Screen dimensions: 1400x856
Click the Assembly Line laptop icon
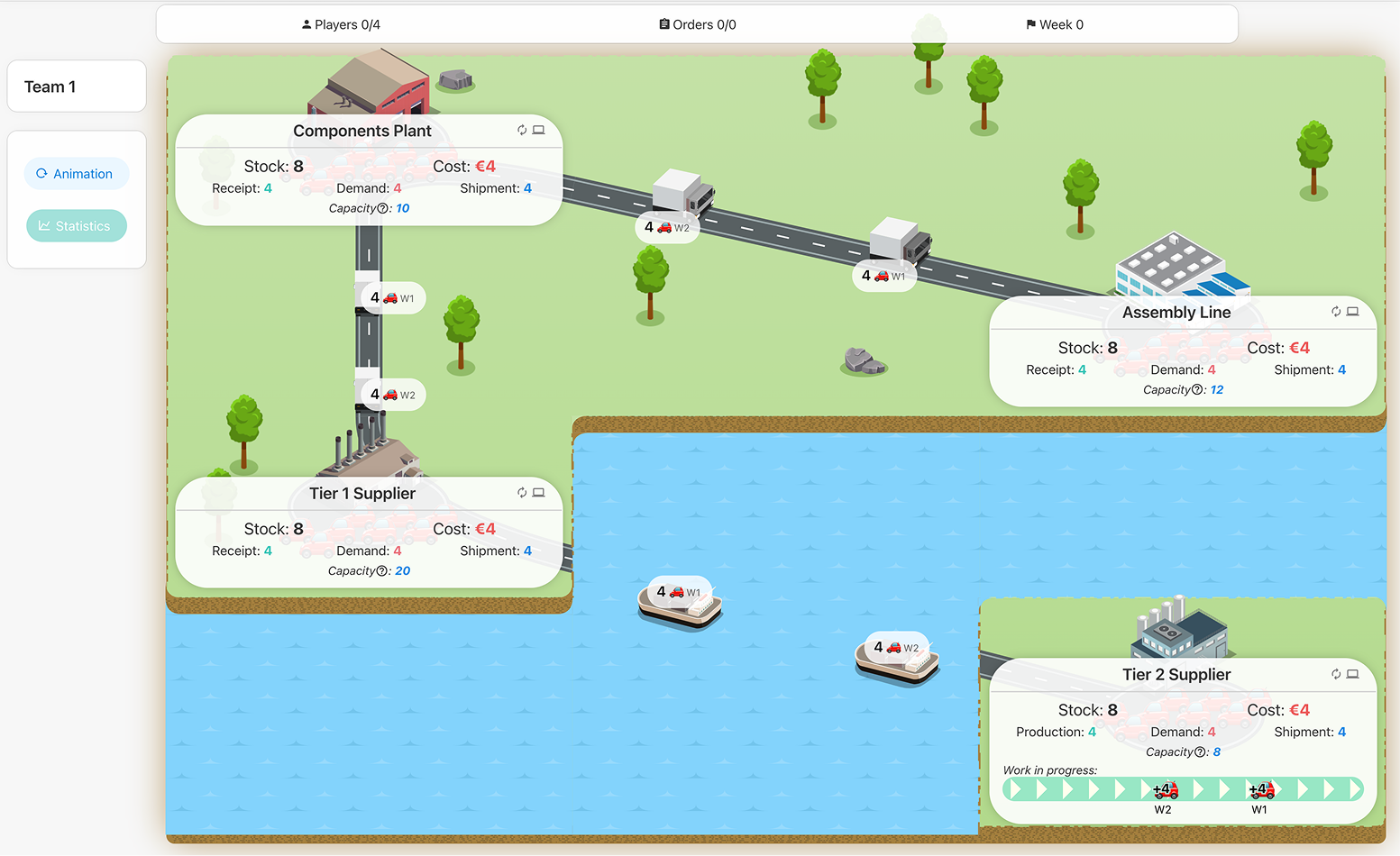[1352, 312]
